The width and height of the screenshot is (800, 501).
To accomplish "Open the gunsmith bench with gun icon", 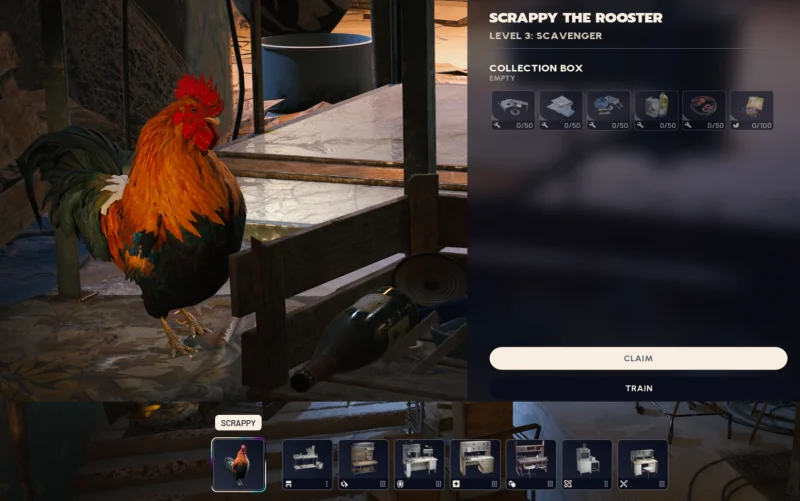I will tap(363, 464).
